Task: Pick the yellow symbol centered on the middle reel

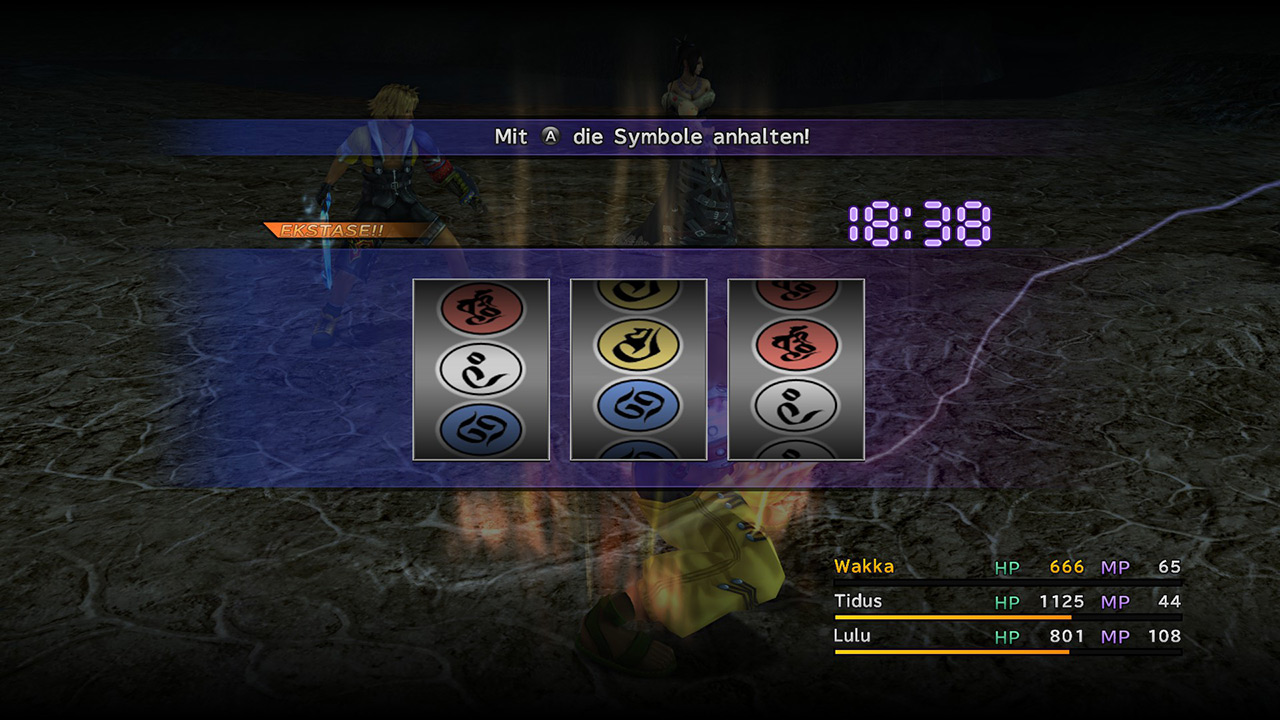Action: tap(638, 346)
